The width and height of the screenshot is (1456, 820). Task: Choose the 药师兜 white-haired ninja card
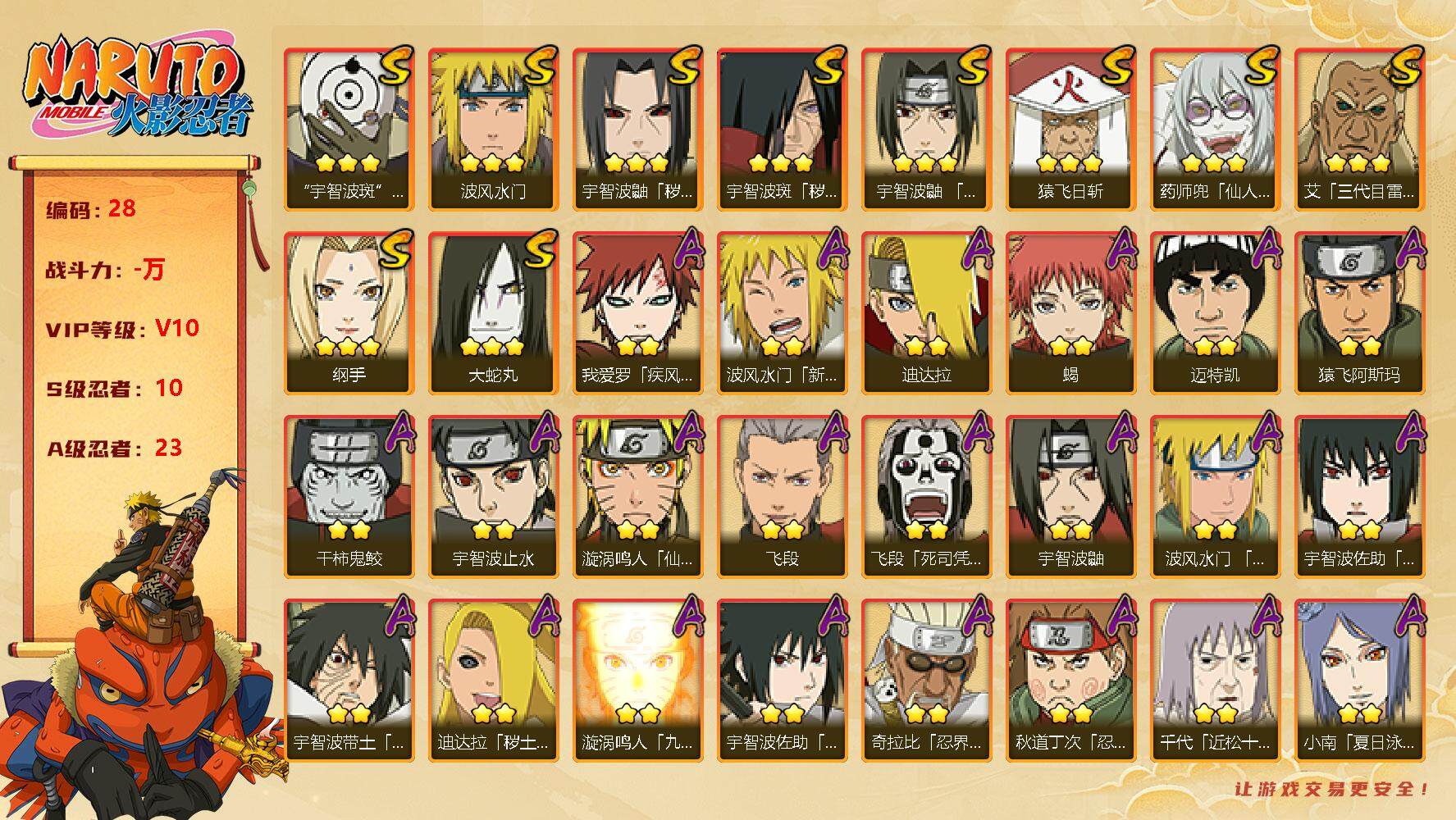point(1215,129)
